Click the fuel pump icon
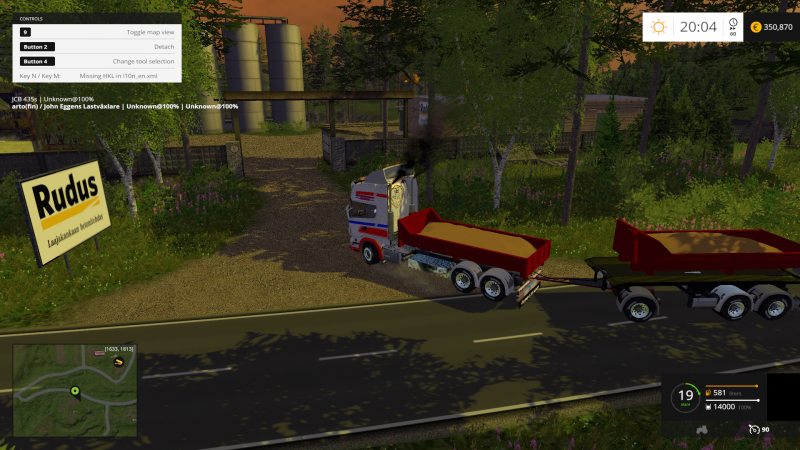800x450 pixels. [709, 394]
